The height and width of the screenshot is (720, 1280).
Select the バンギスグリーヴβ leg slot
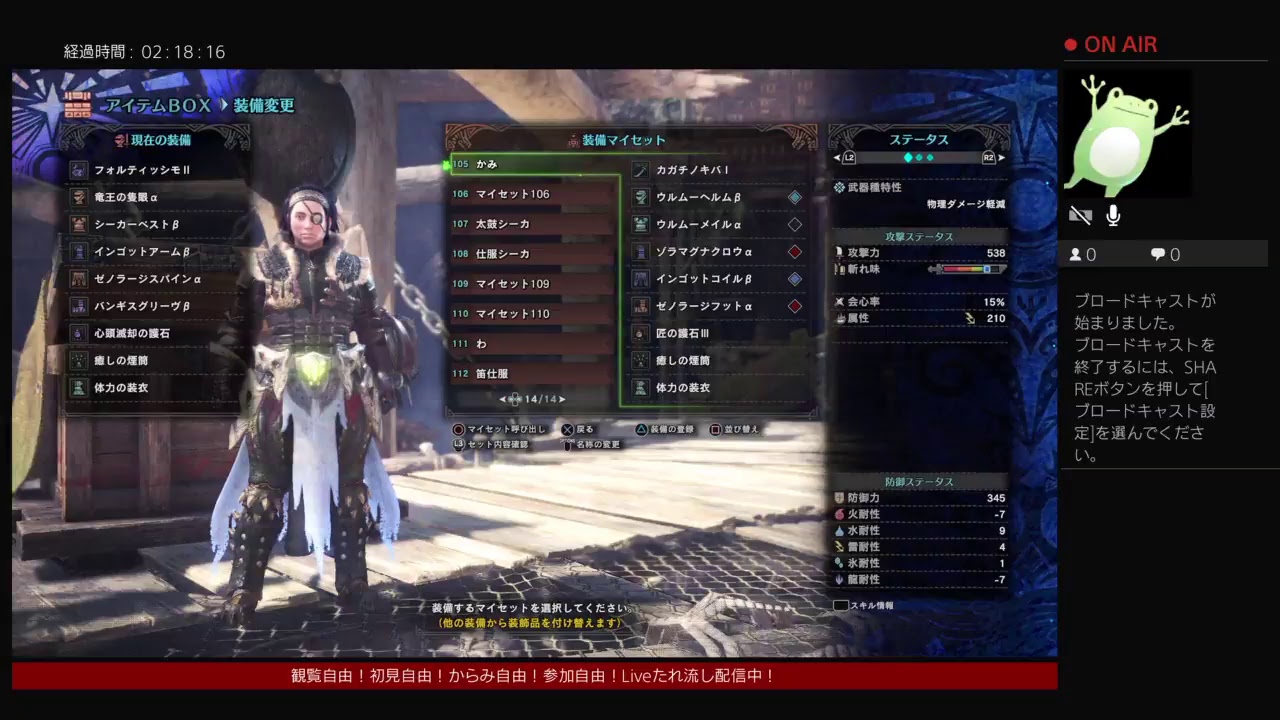154,306
